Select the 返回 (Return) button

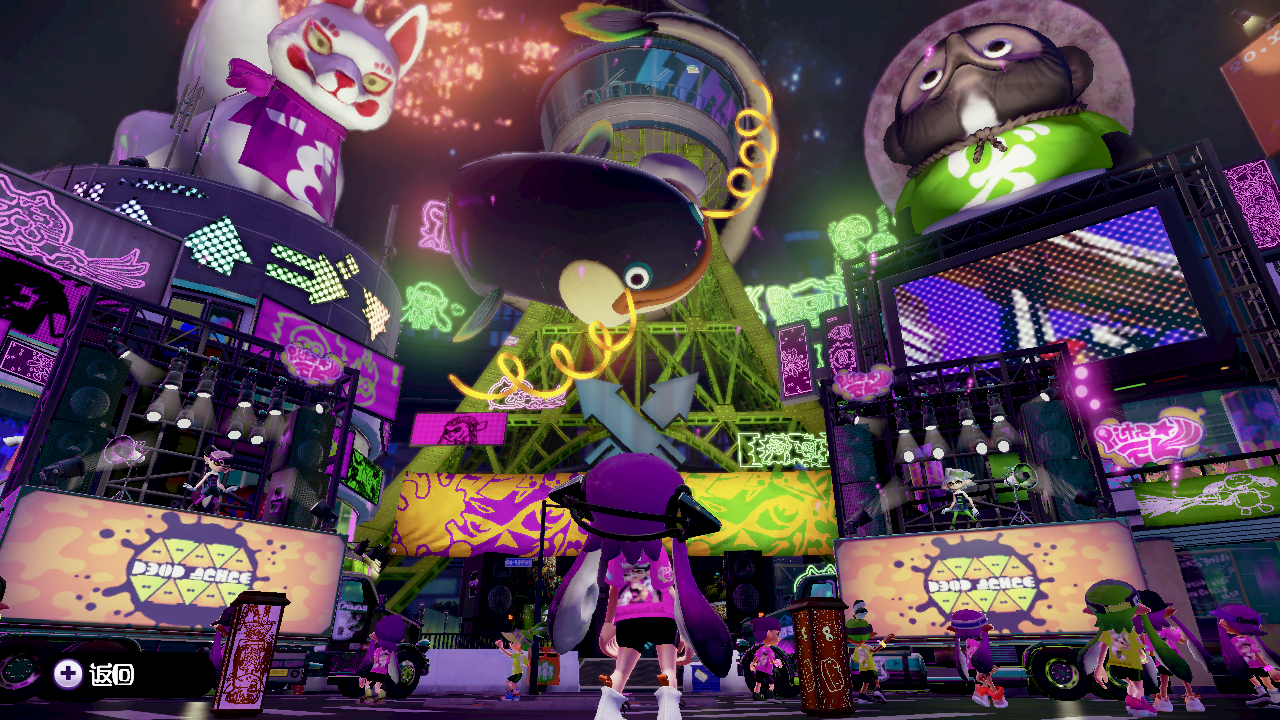[x=96, y=674]
